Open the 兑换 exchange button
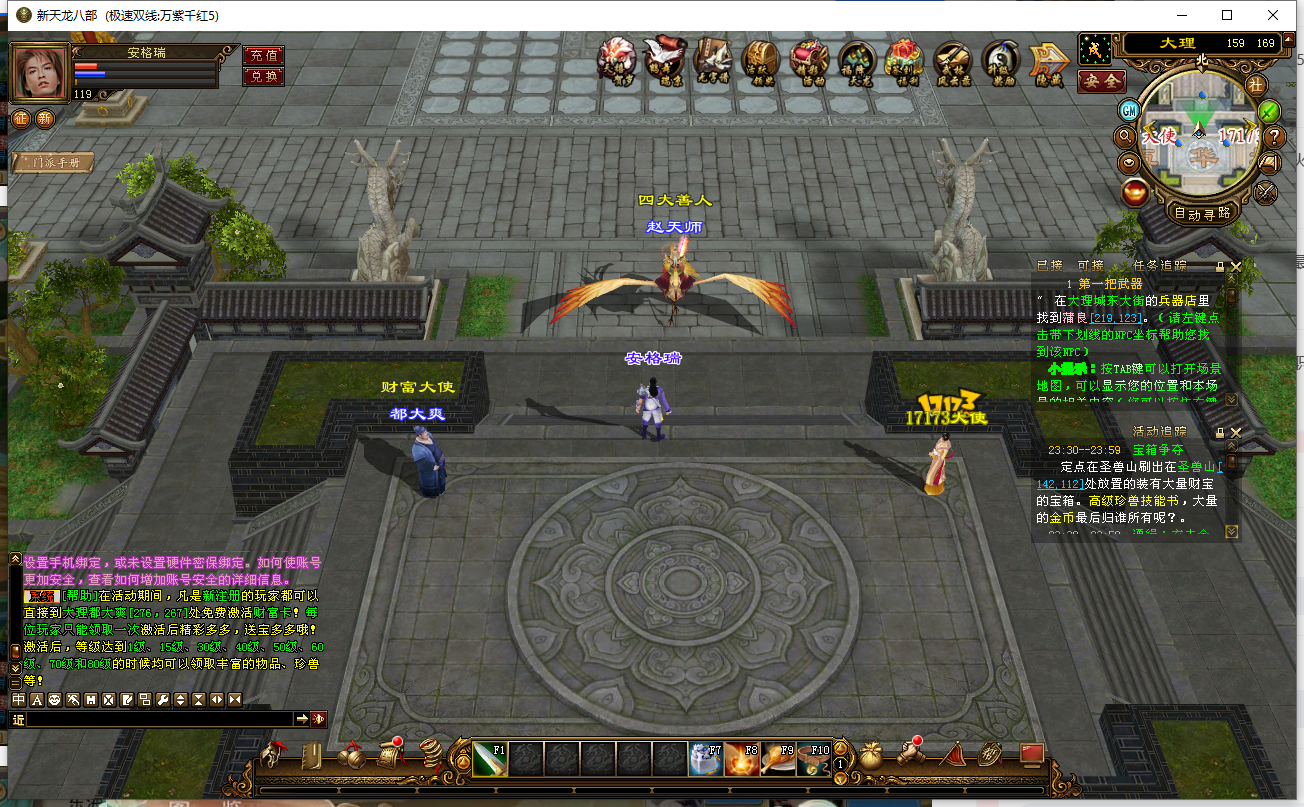The image size is (1304, 807). point(263,76)
